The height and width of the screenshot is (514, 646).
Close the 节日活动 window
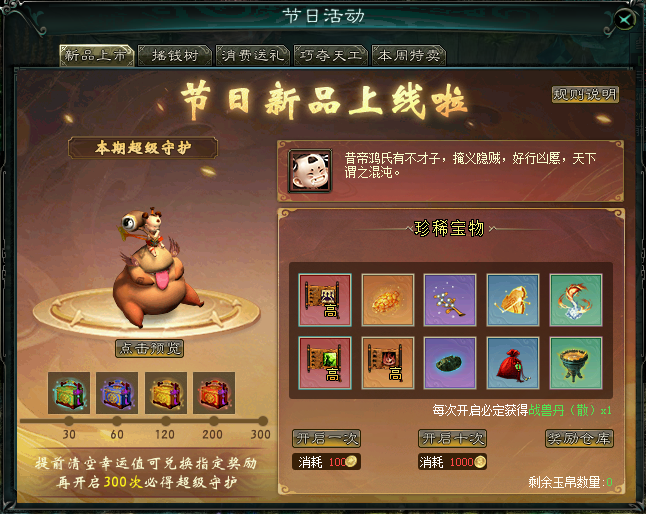pyautogui.click(x=624, y=19)
